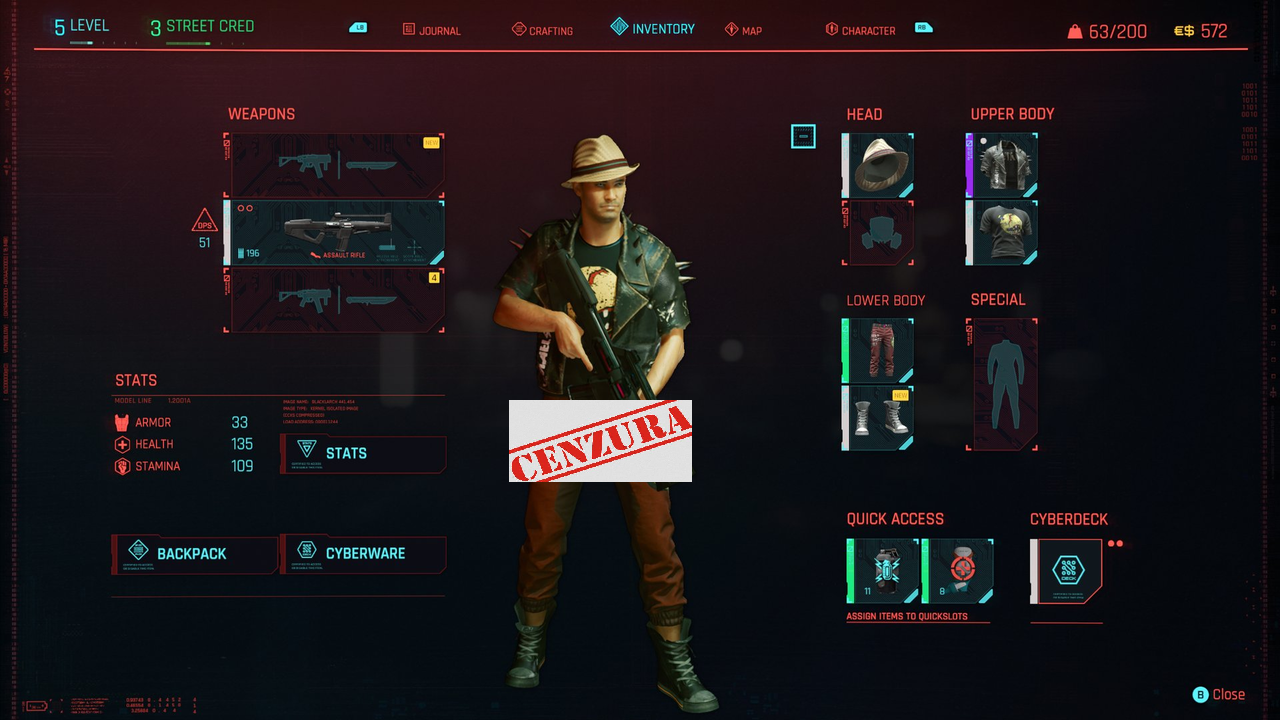Select the hat in the Head slot
This screenshot has height=720, width=1280.
click(877, 163)
